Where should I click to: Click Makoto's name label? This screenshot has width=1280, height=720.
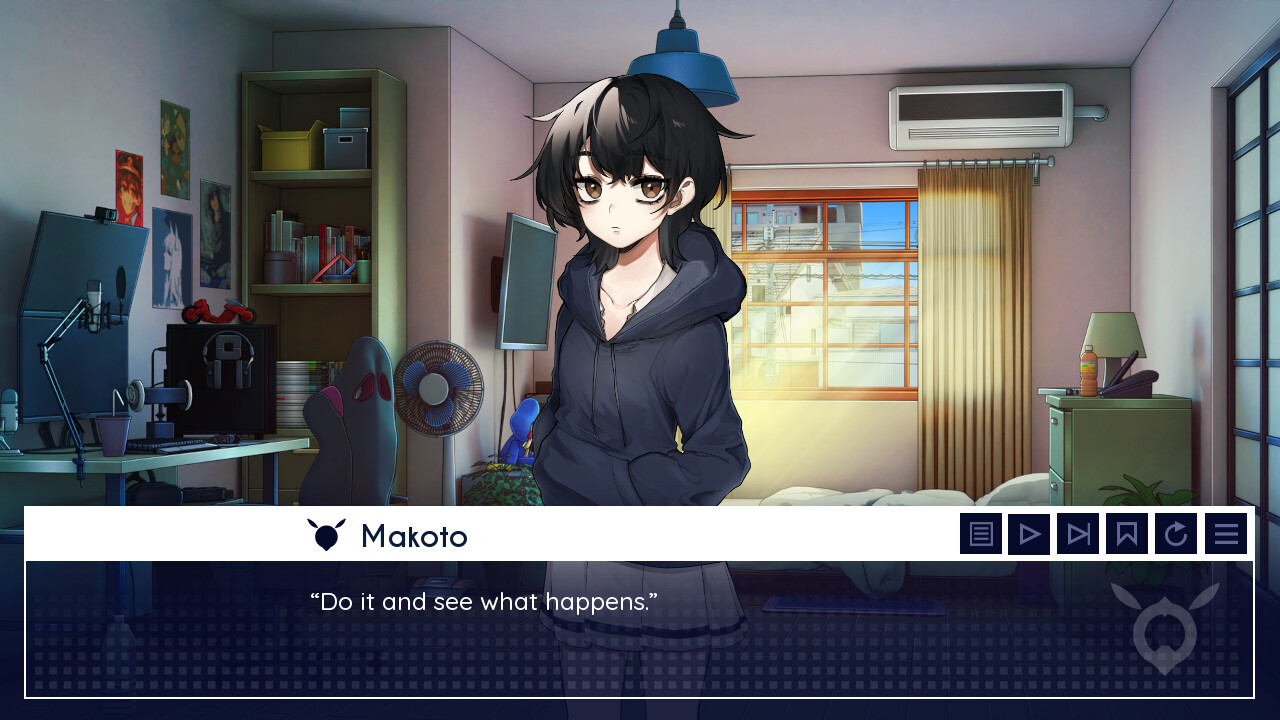point(414,536)
